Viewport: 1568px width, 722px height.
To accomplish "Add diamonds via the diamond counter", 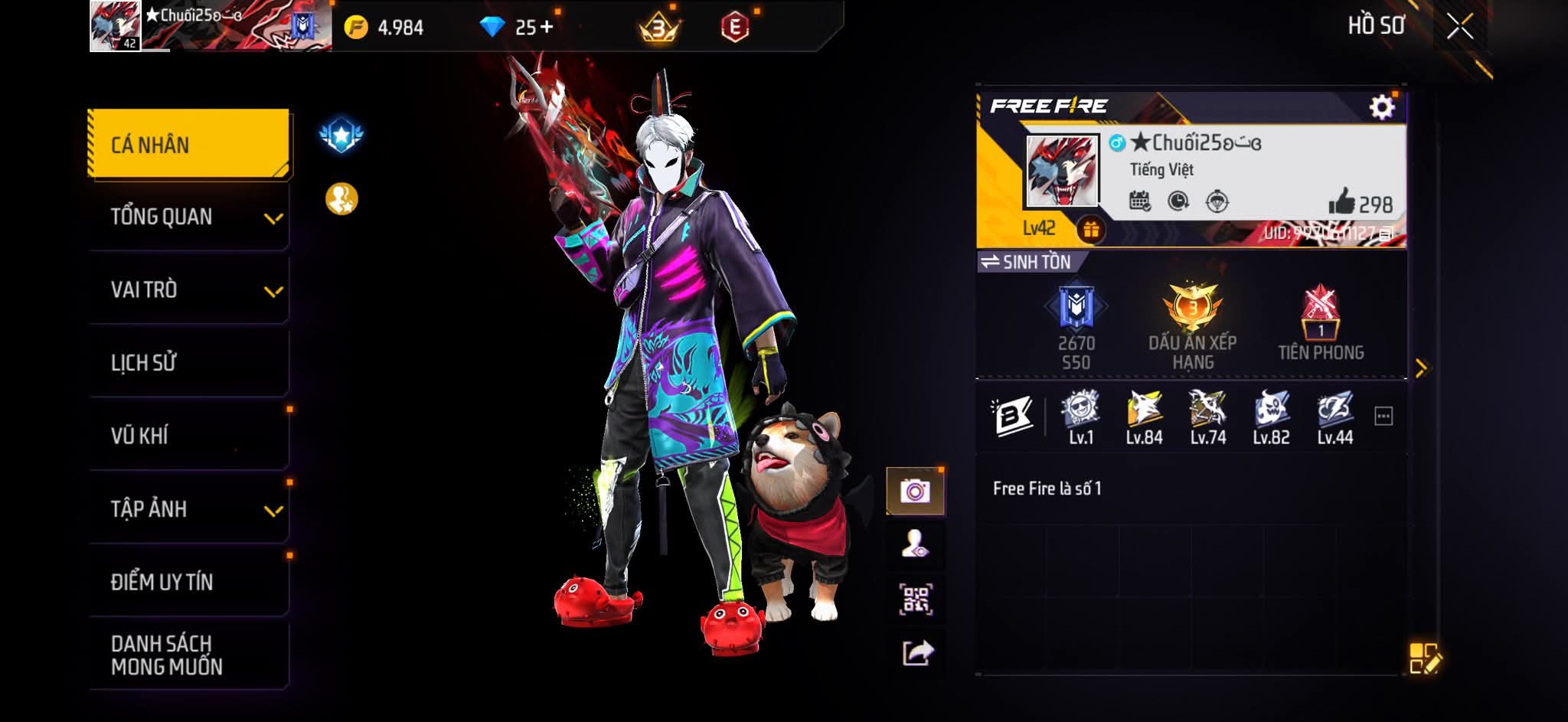I will point(516,28).
